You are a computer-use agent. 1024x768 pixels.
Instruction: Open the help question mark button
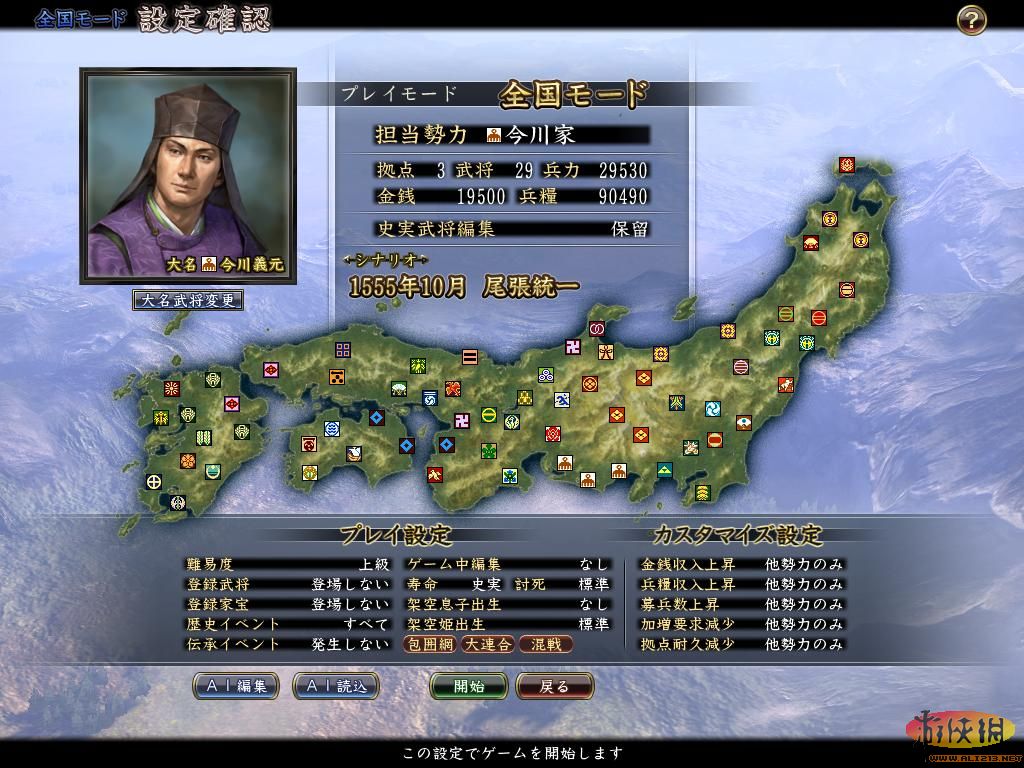[971, 20]
